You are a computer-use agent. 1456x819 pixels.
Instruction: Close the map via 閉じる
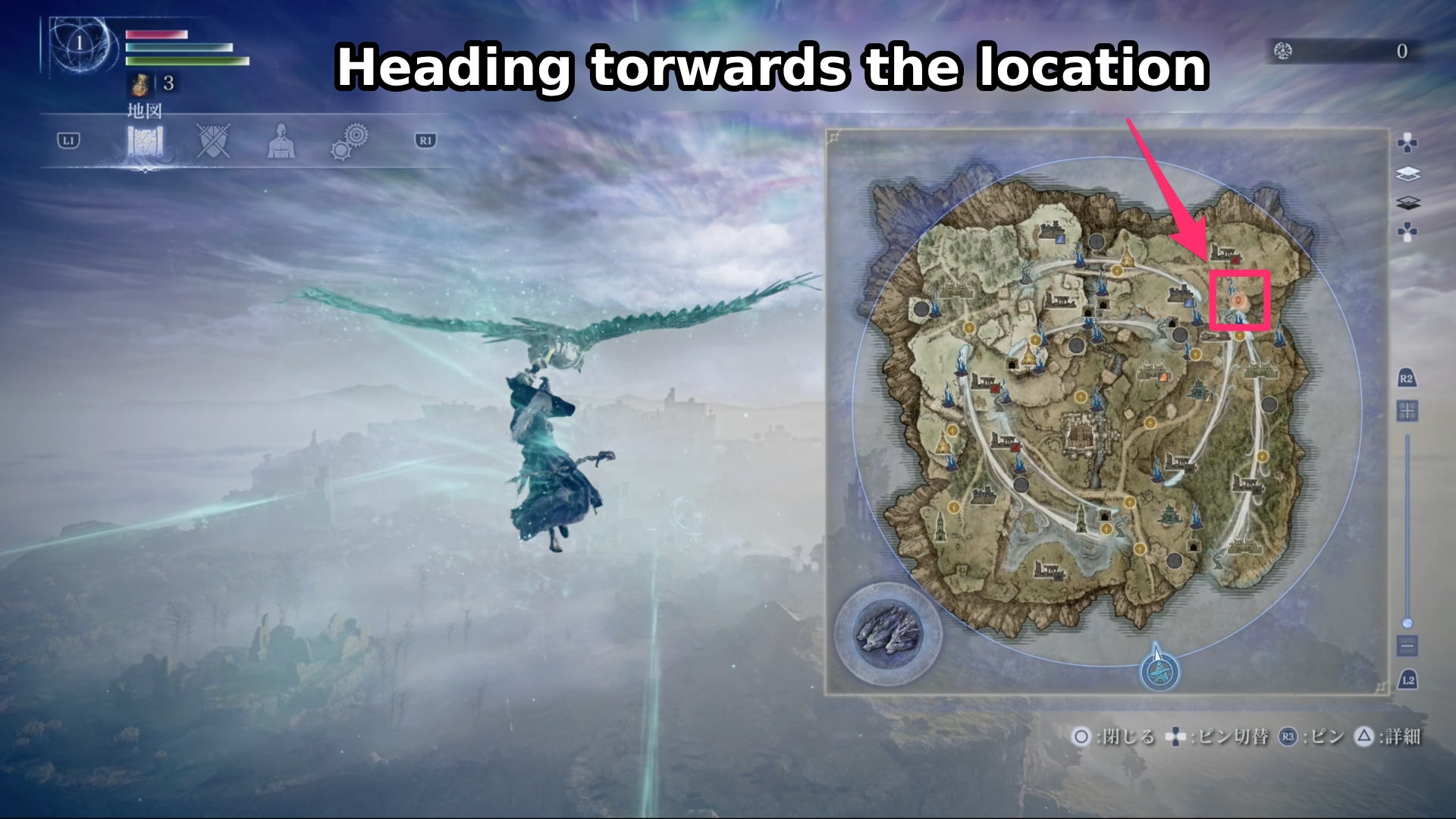pos(1082,736)
